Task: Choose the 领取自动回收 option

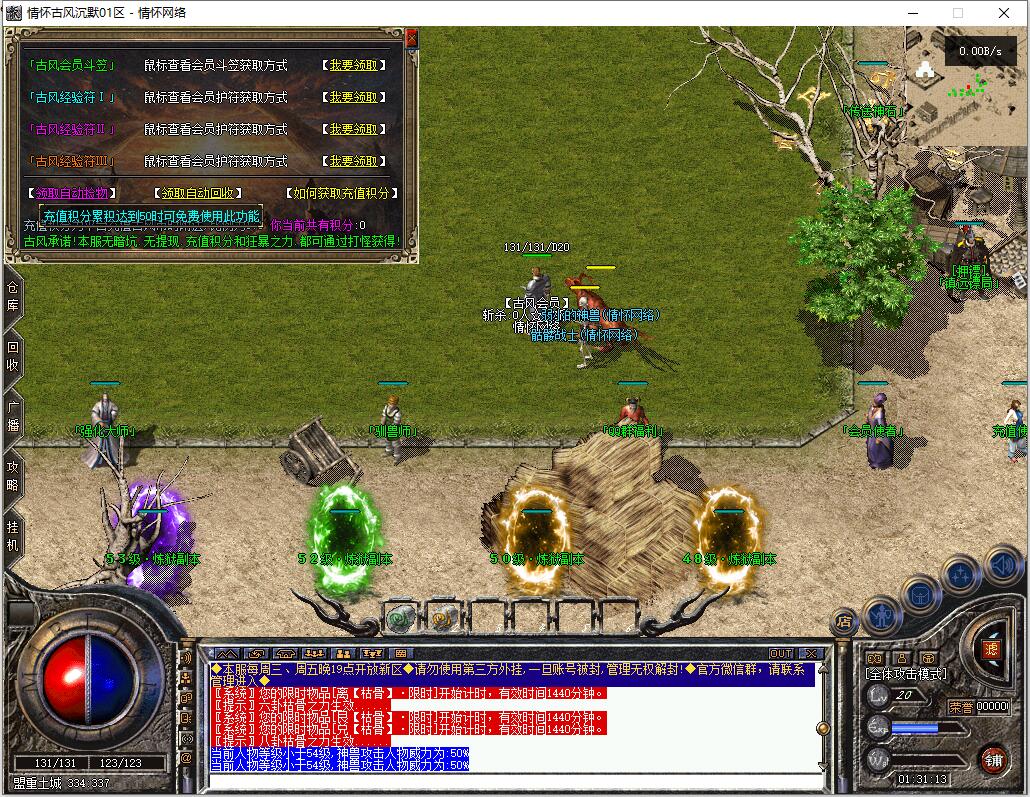Action: [198, 193]
